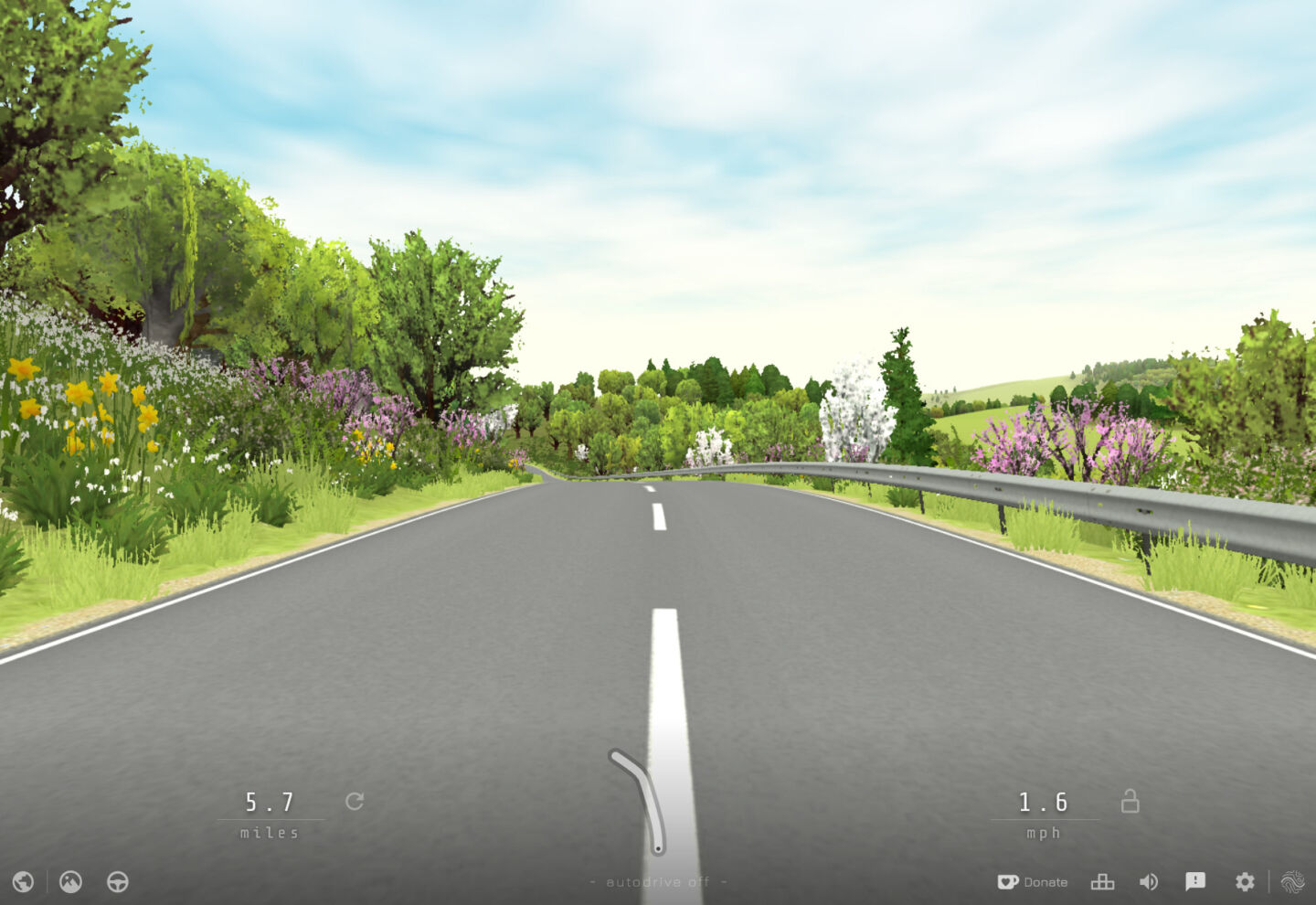The image size is (1316, 905).
Task: Click the block-stack graphics icon
Action: click(x=1102, y=881)
